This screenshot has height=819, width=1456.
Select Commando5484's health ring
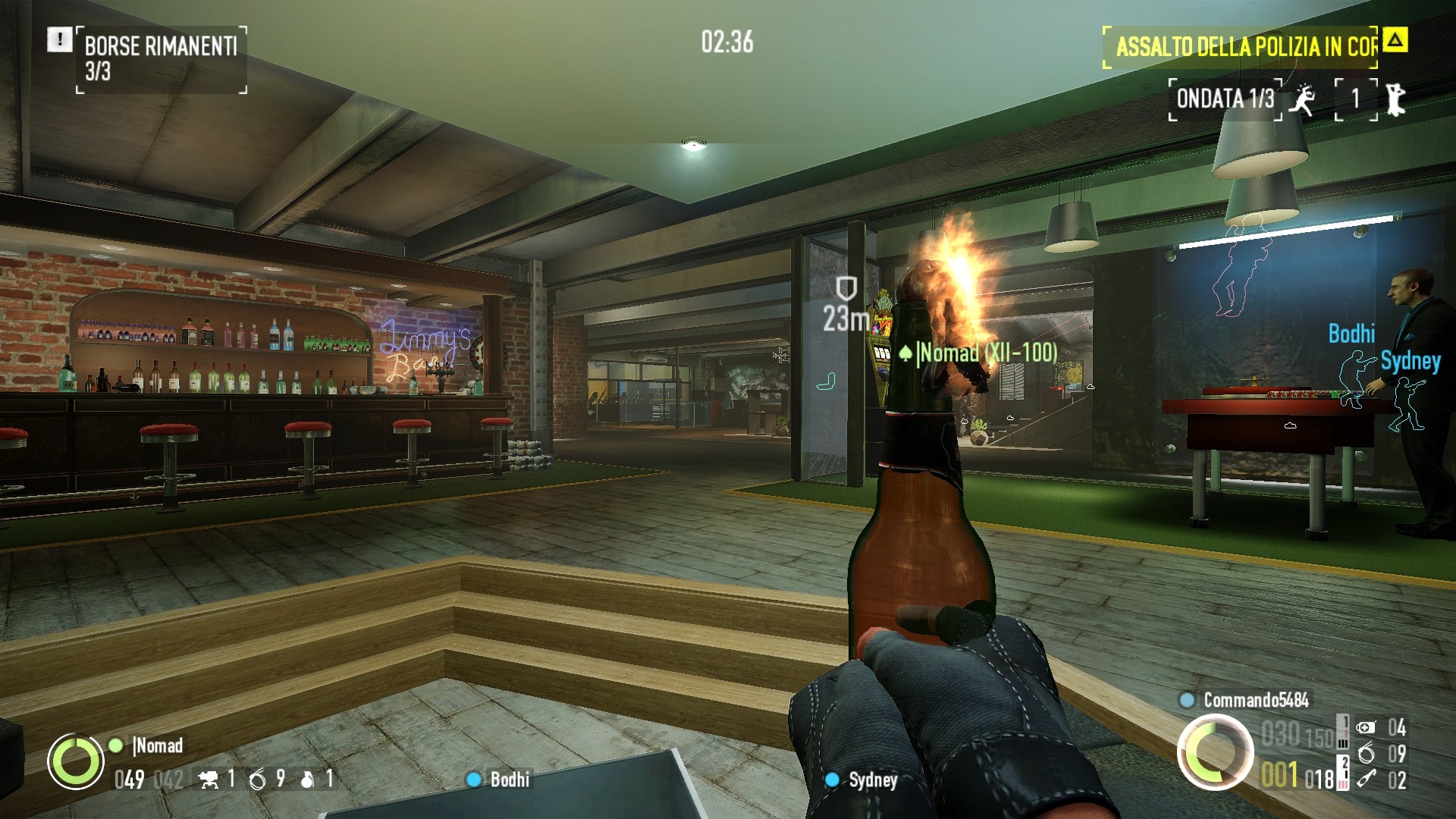pos(1215,752)
